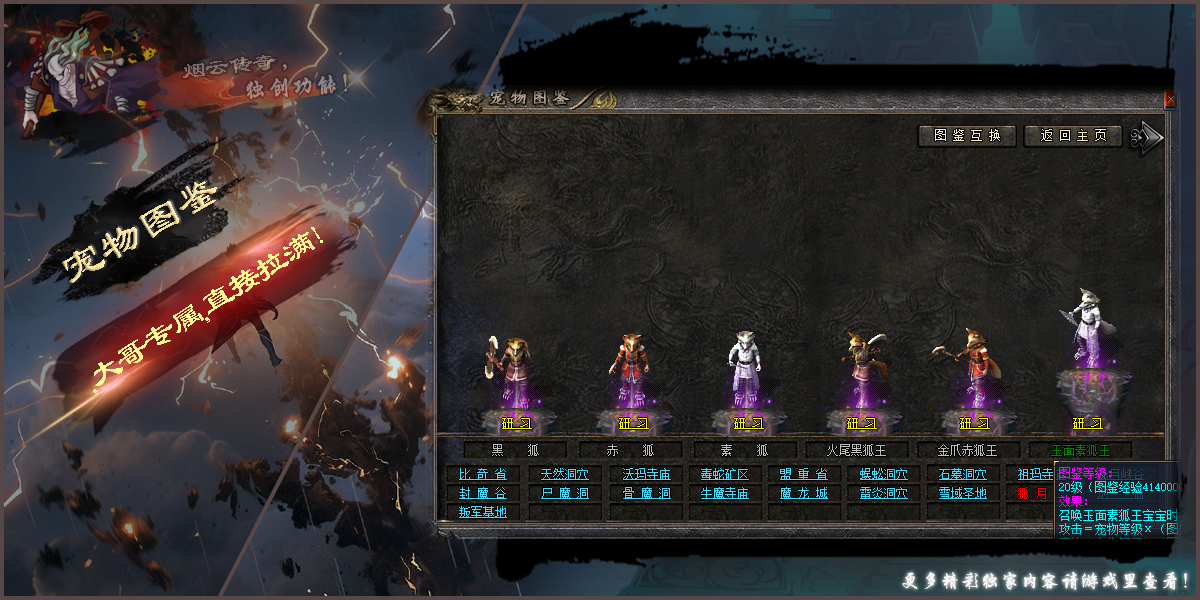
Task: Select the 天然洞穴 location link
Action: tap(565, 474)
